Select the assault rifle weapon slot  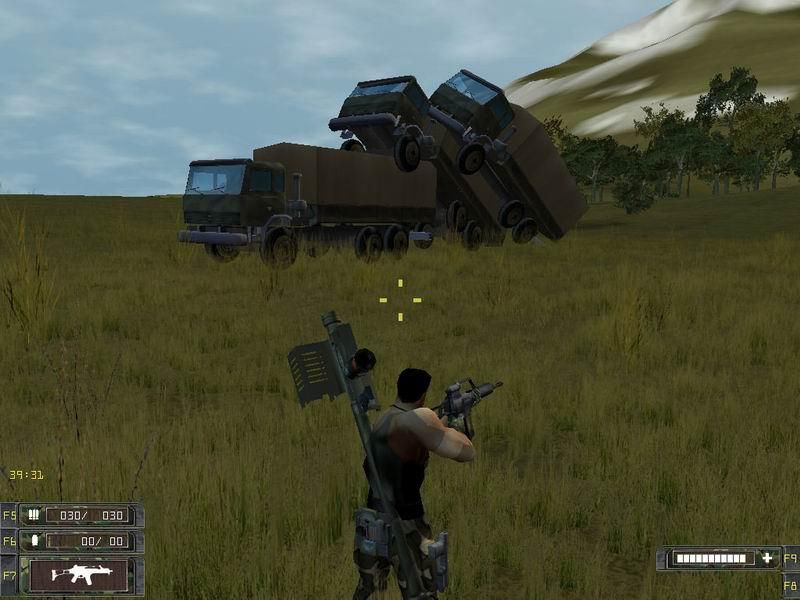pos(80,574)
